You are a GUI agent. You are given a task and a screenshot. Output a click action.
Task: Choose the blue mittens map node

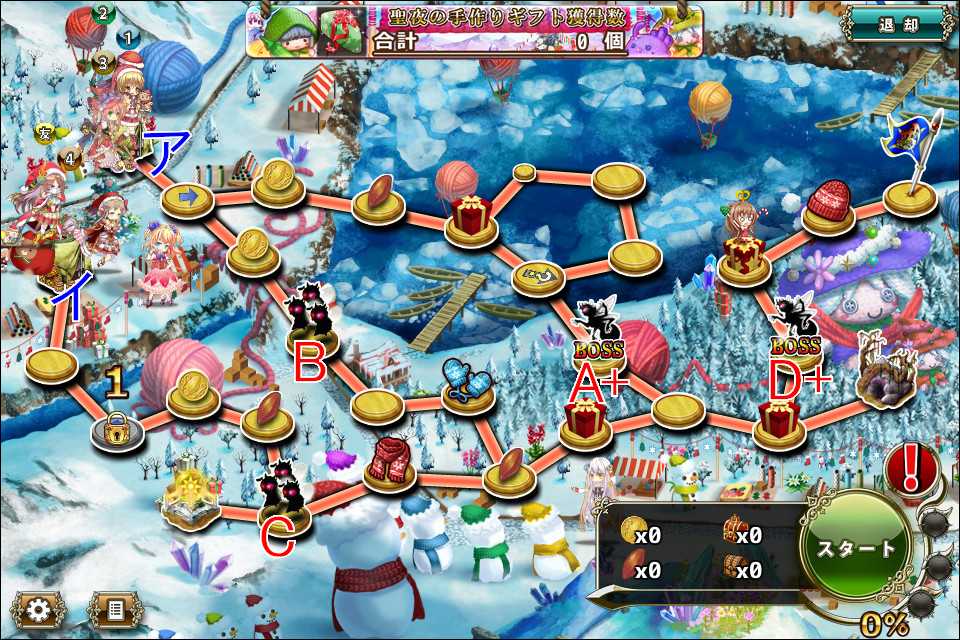pos(468,385)
